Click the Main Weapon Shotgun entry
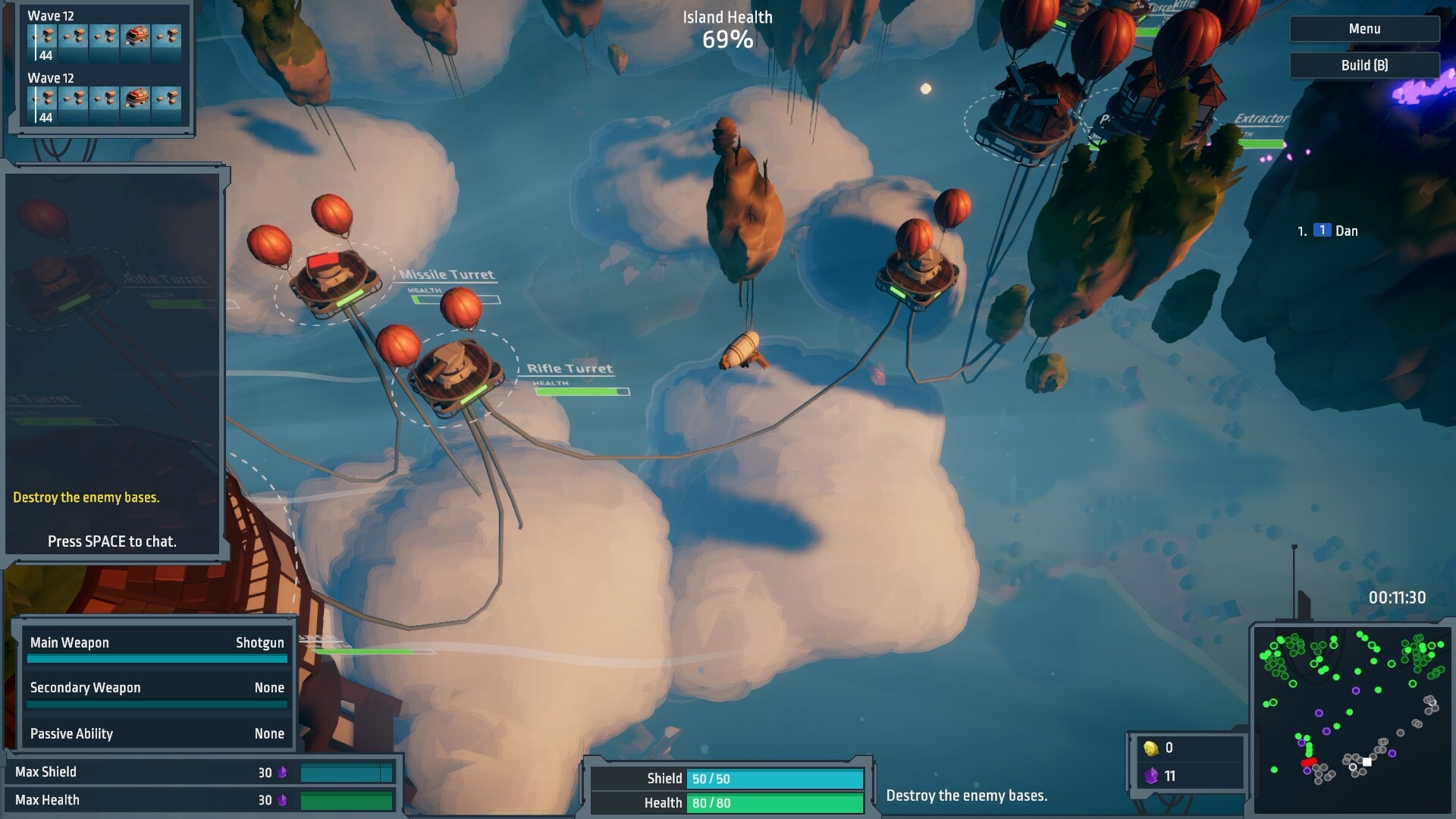This screenshot has width=1456, height=819. tap(156, 642)
